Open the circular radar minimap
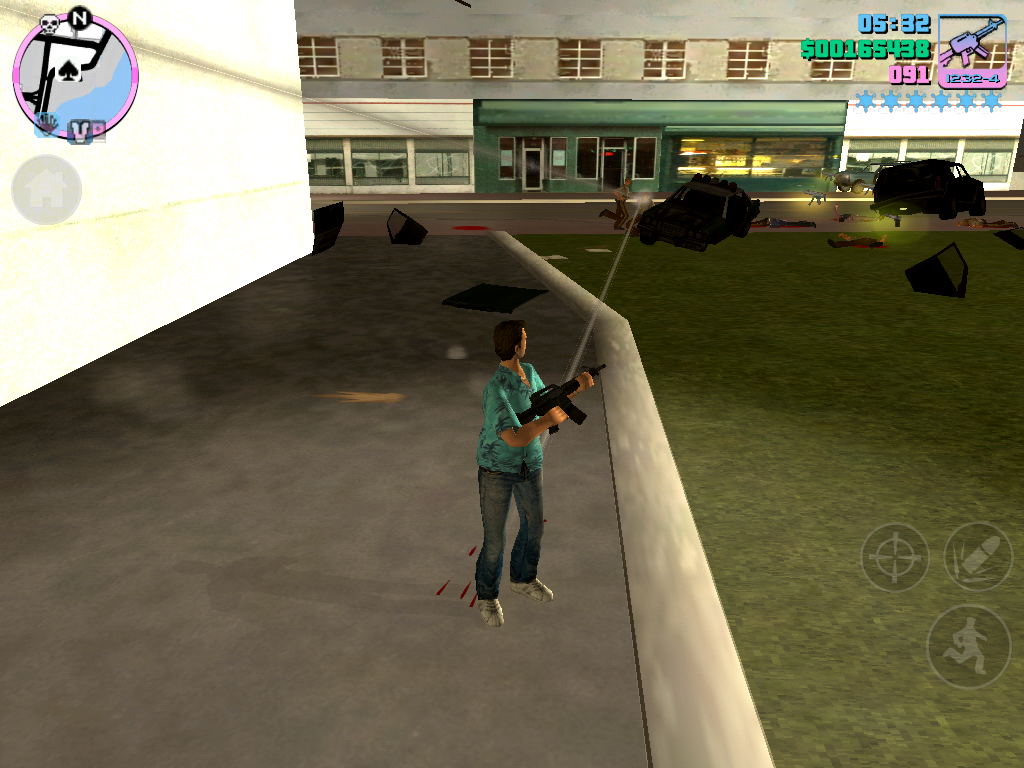This screenshot has width=1024, height=768. [75, 76]
